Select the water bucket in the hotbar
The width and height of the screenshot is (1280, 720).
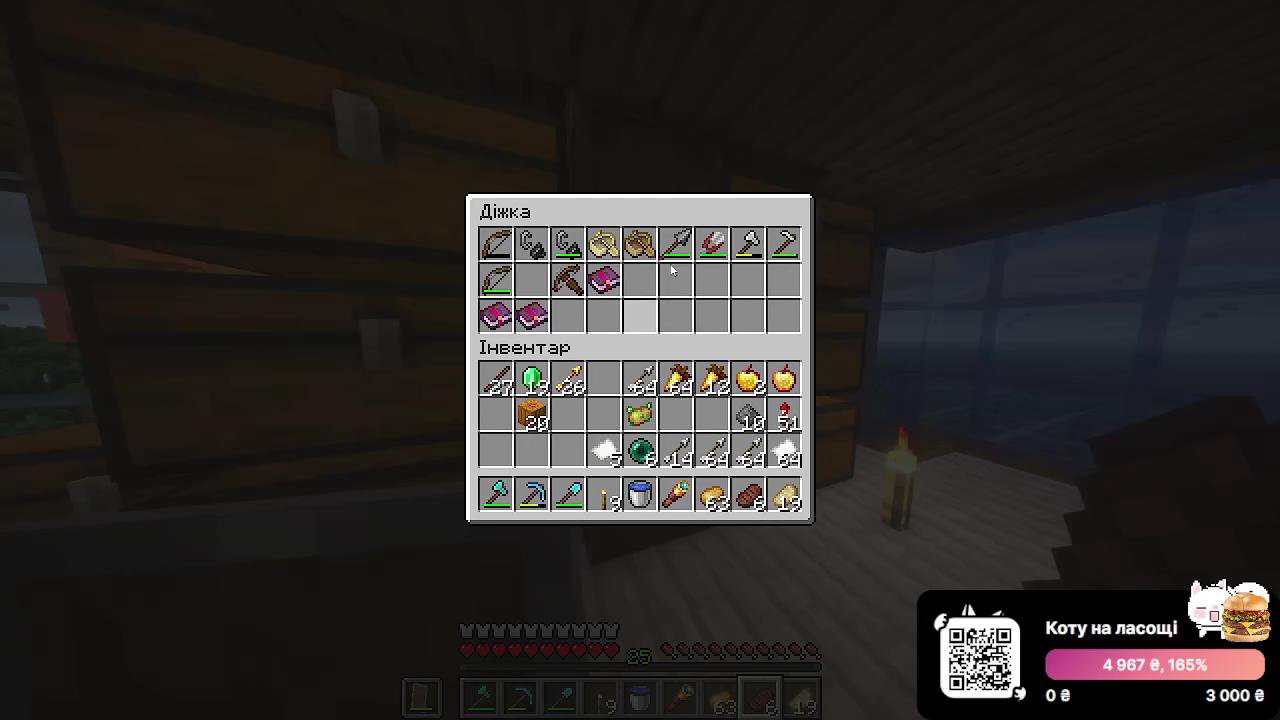640,495
